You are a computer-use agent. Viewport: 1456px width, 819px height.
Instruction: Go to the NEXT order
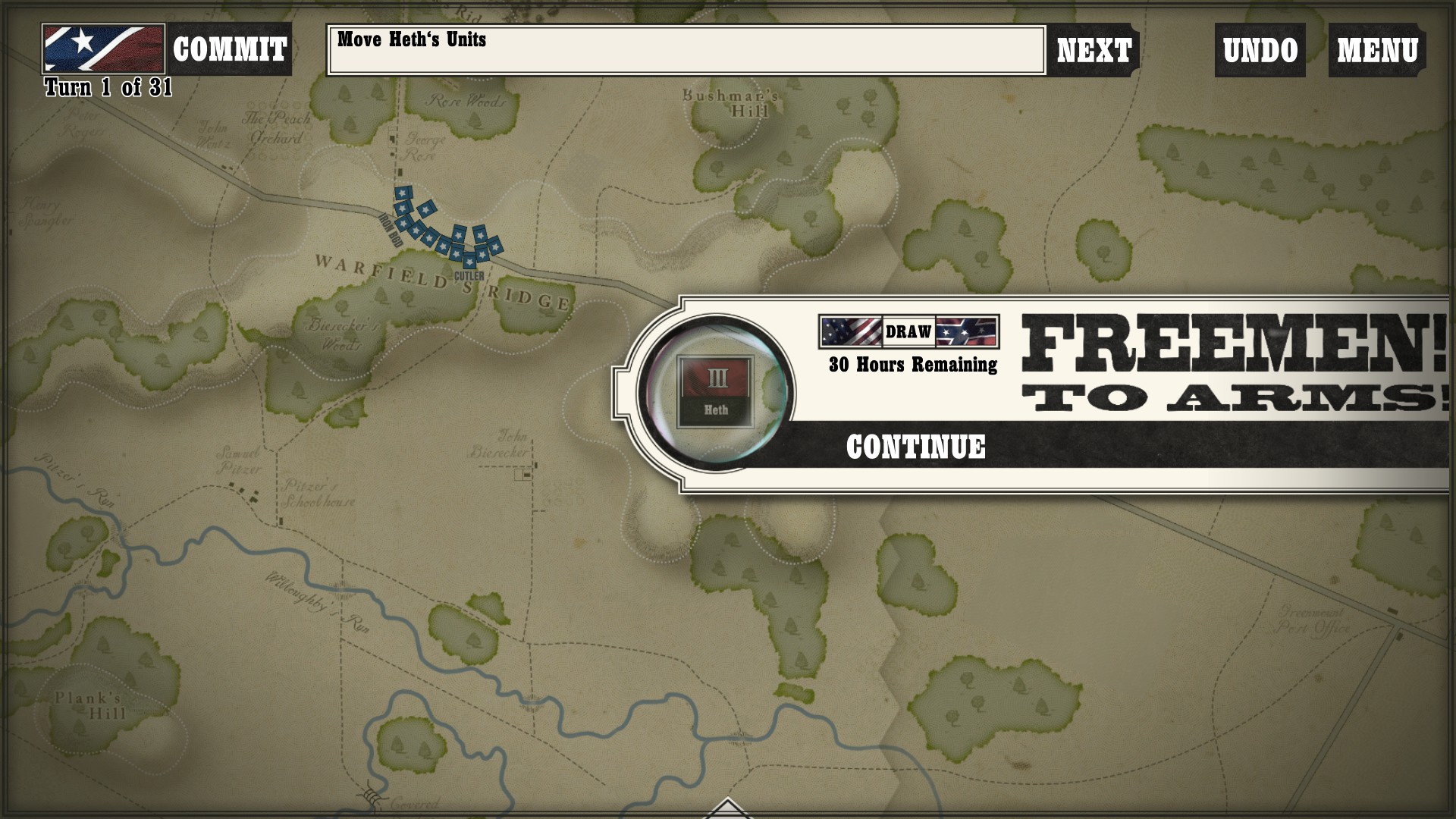(x=1094, y=50)
